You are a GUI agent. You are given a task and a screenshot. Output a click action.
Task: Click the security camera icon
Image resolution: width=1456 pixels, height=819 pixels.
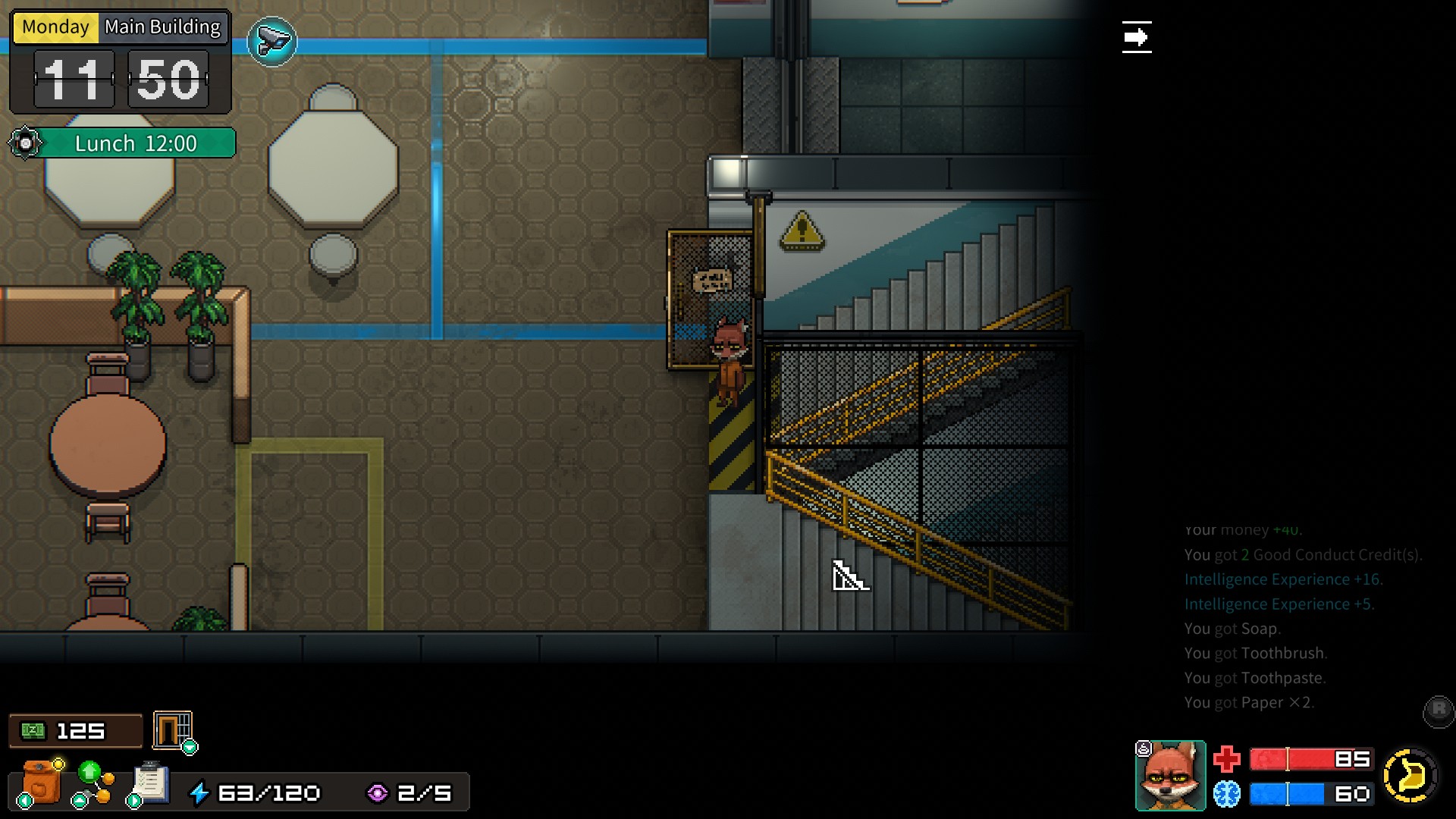[272, 42]
